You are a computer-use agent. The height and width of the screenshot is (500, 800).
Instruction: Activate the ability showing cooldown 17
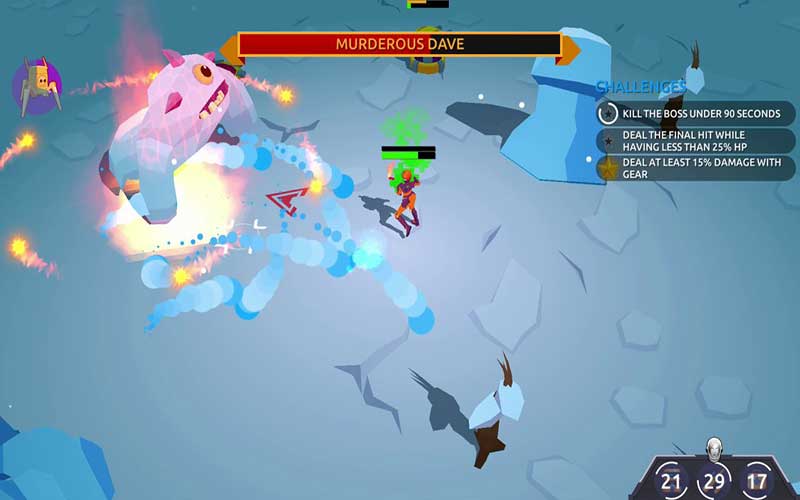[757, 481]
